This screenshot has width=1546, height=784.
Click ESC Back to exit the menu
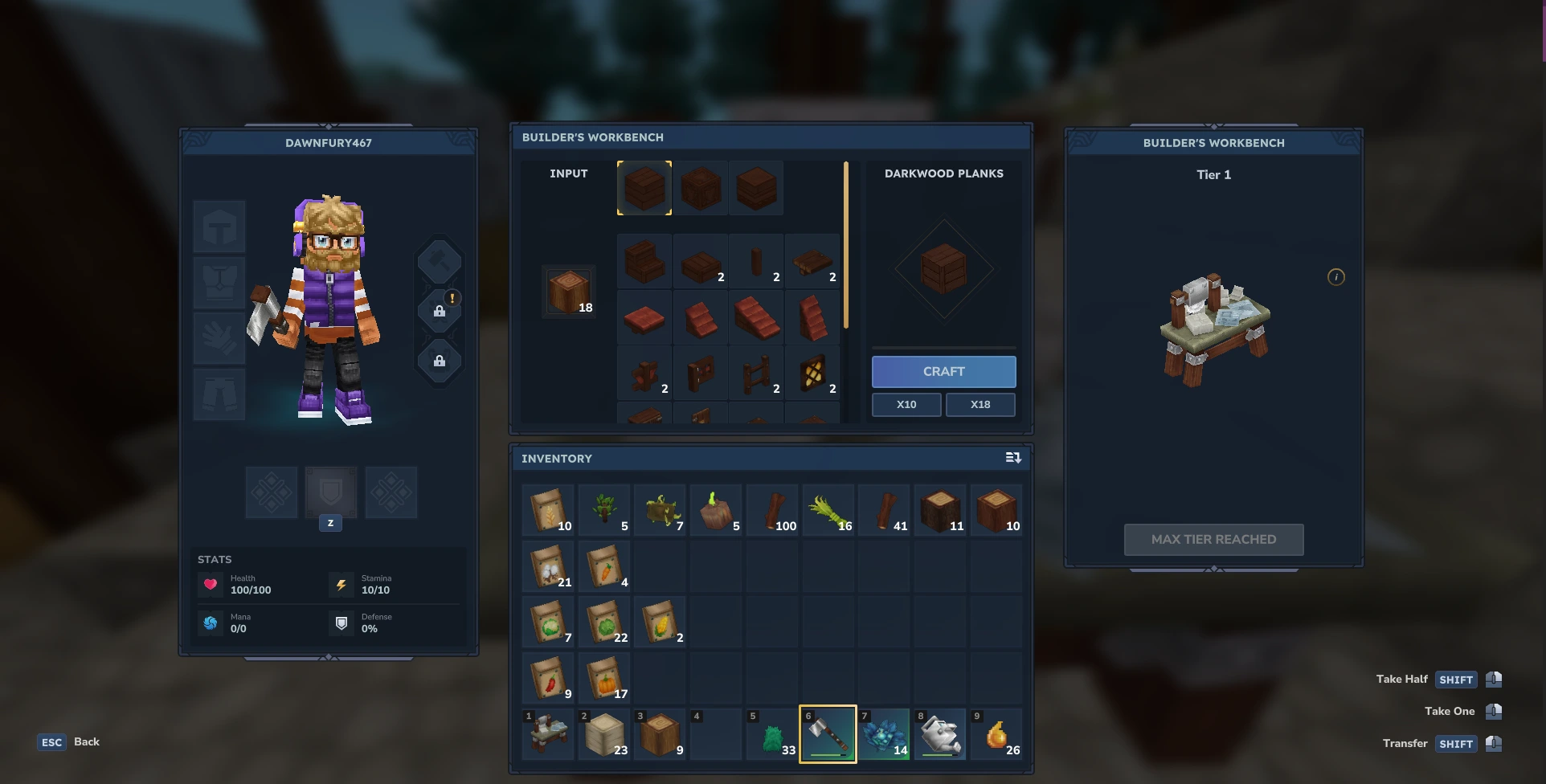[x=68, y=741]
